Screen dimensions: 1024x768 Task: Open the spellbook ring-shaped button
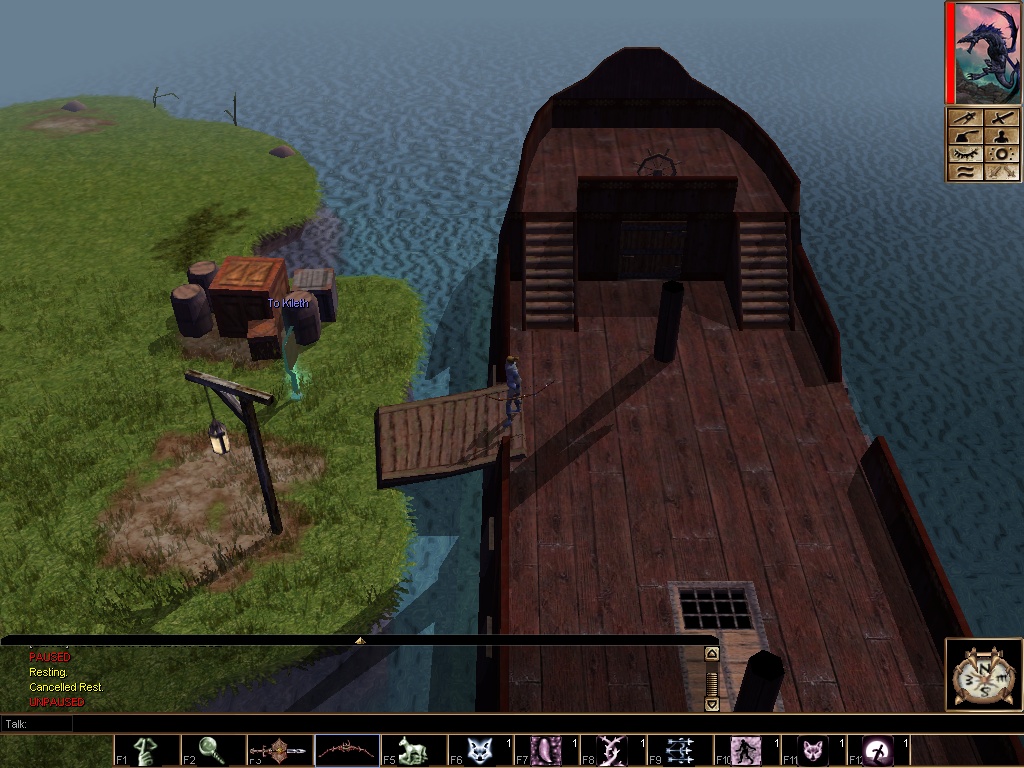1001,154
